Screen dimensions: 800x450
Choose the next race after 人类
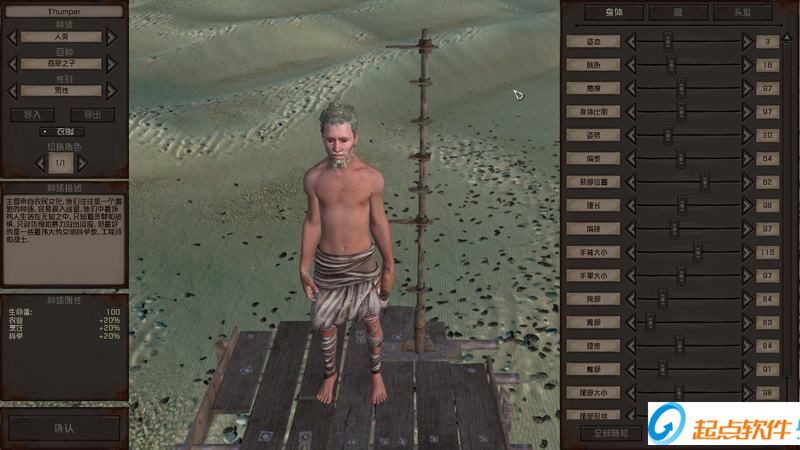[112, 37]
